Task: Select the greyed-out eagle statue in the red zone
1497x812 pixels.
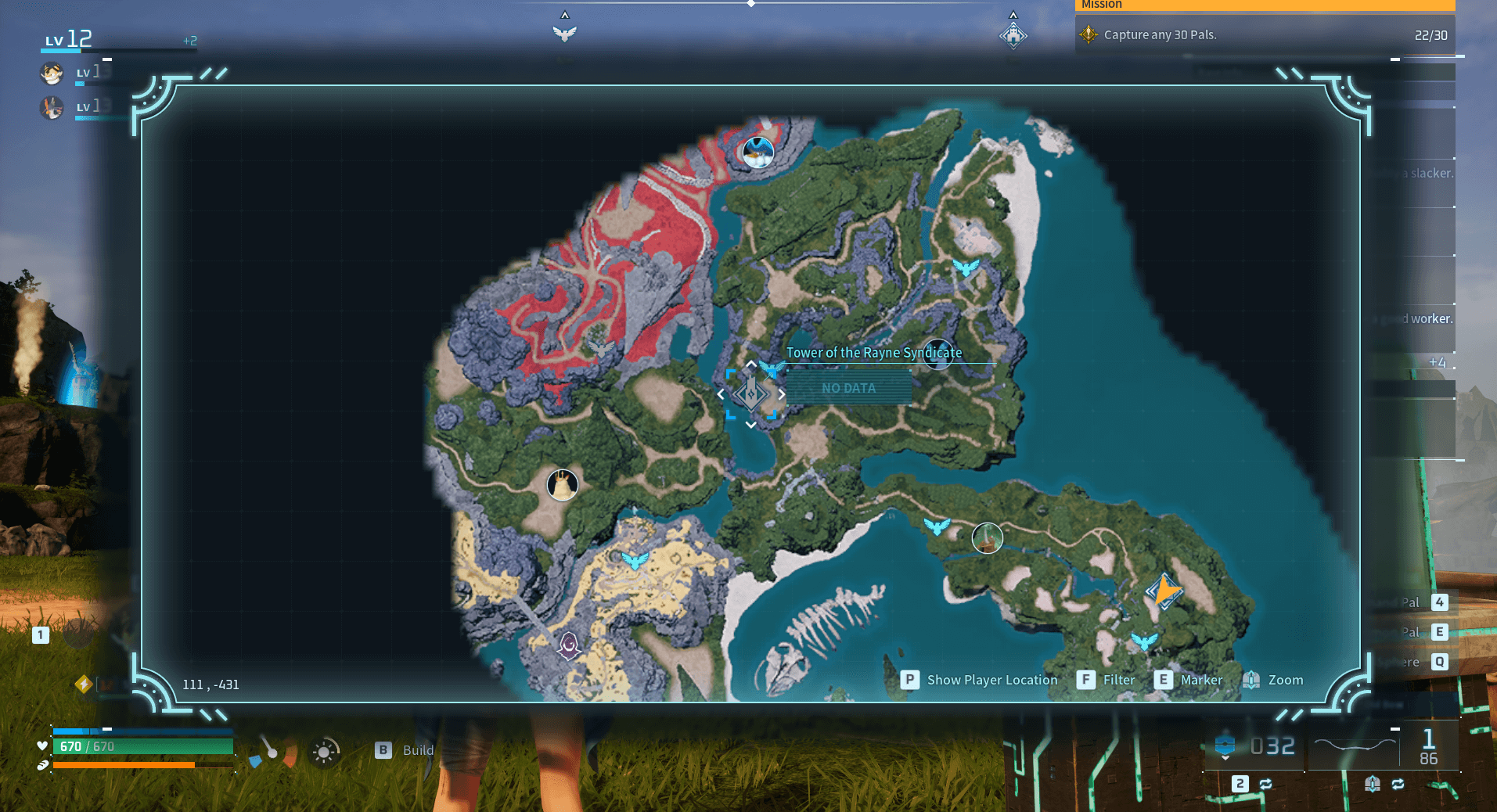Action: [601, 347]
